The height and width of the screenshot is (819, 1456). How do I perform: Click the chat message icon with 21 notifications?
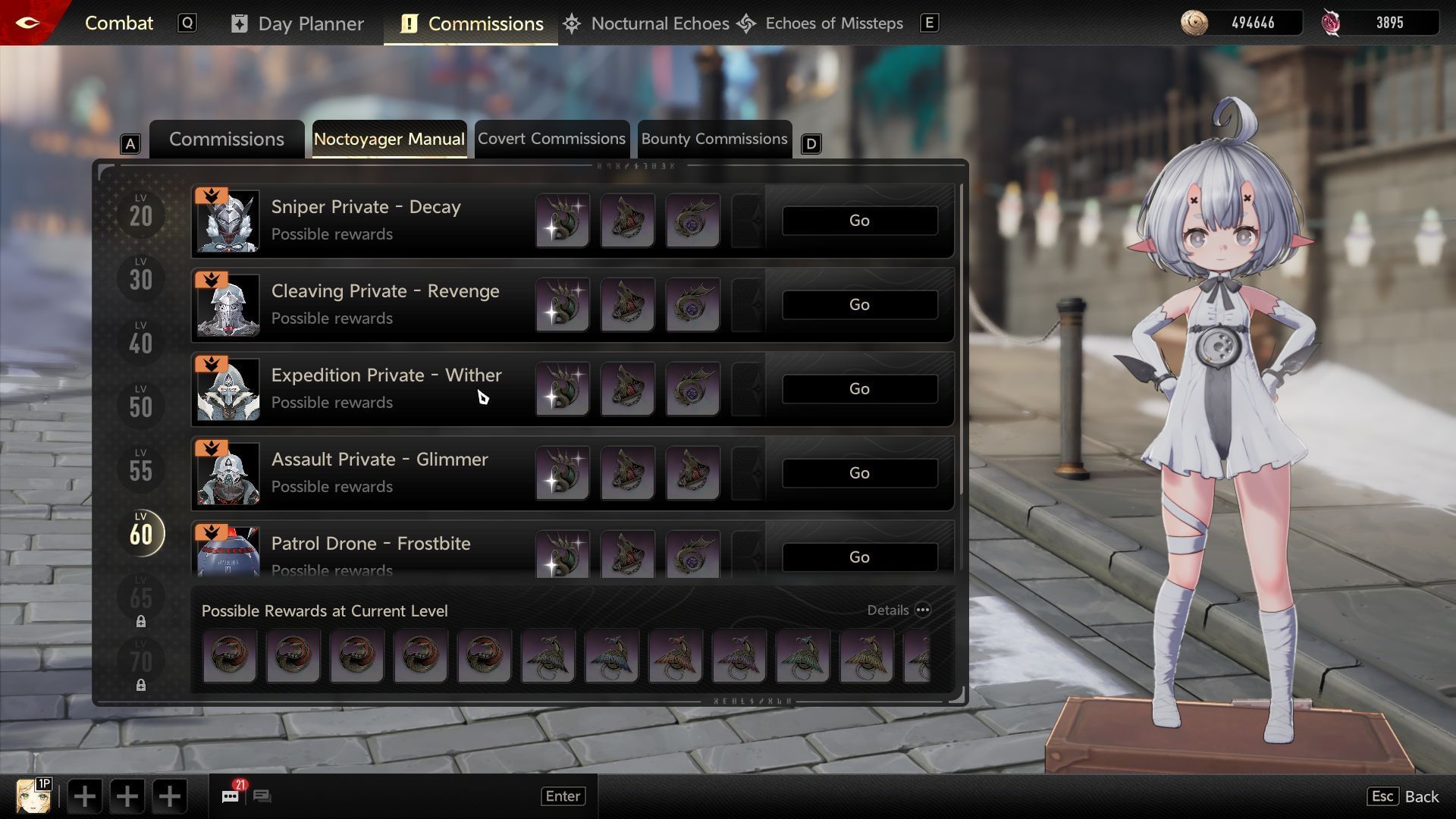click(231, 796)
